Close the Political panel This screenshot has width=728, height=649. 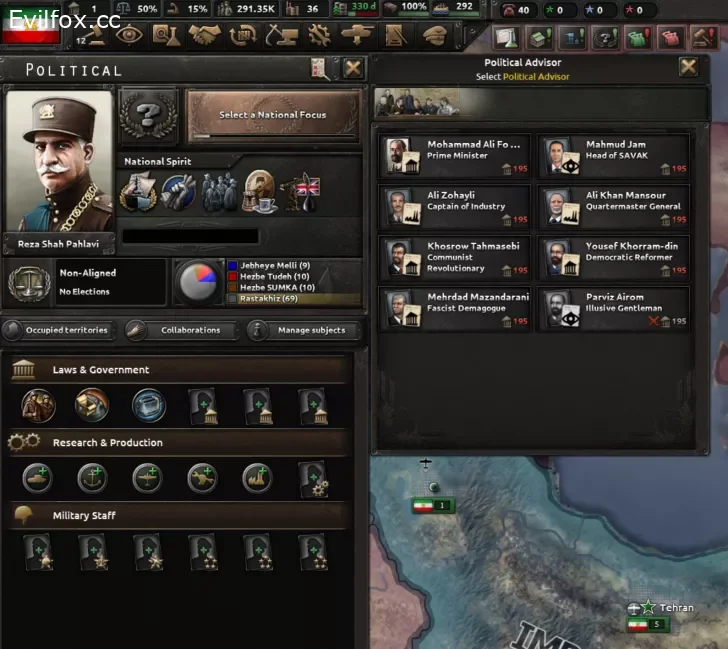point(353,68)
